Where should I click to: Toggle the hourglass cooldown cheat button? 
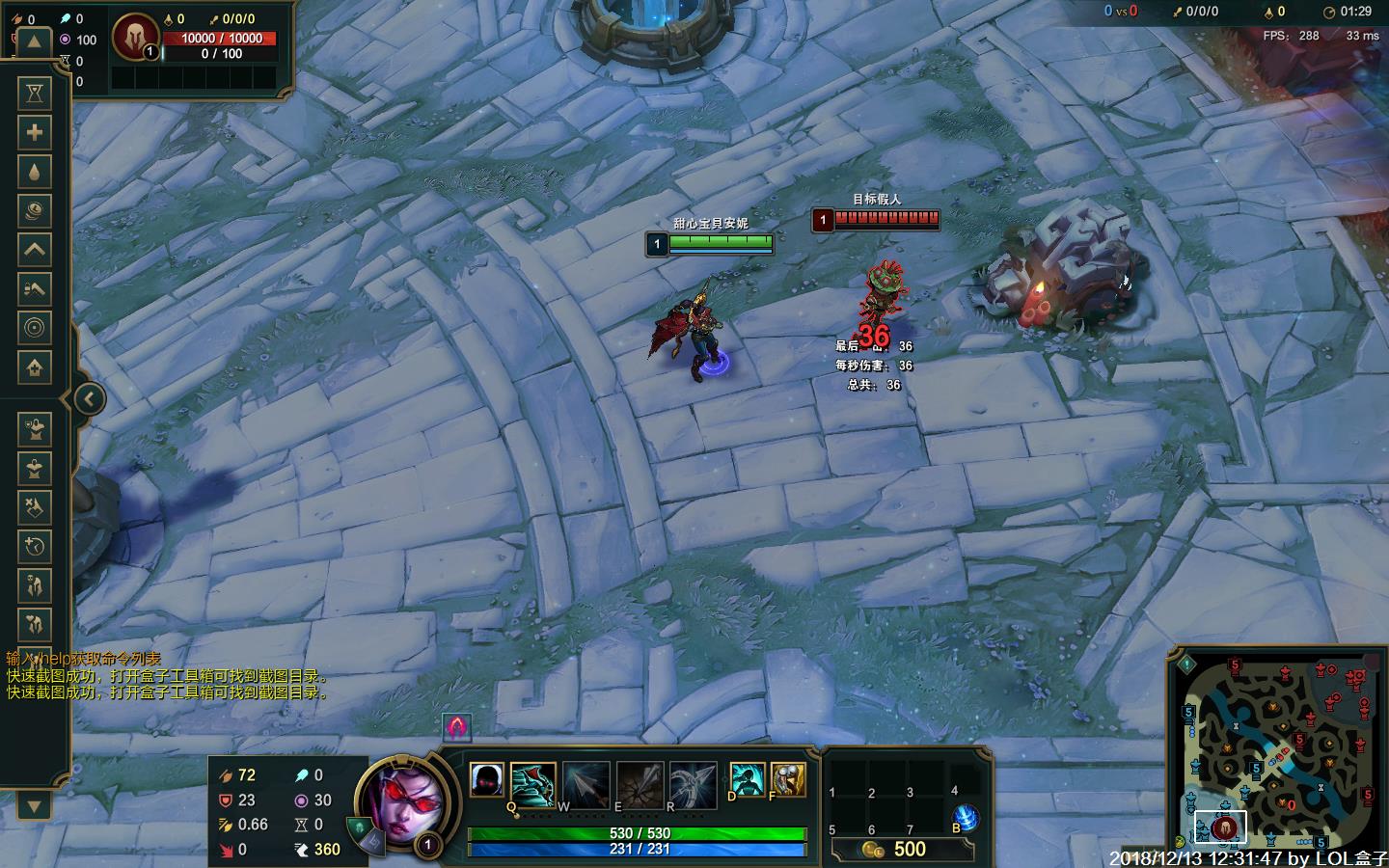(35, 94)
